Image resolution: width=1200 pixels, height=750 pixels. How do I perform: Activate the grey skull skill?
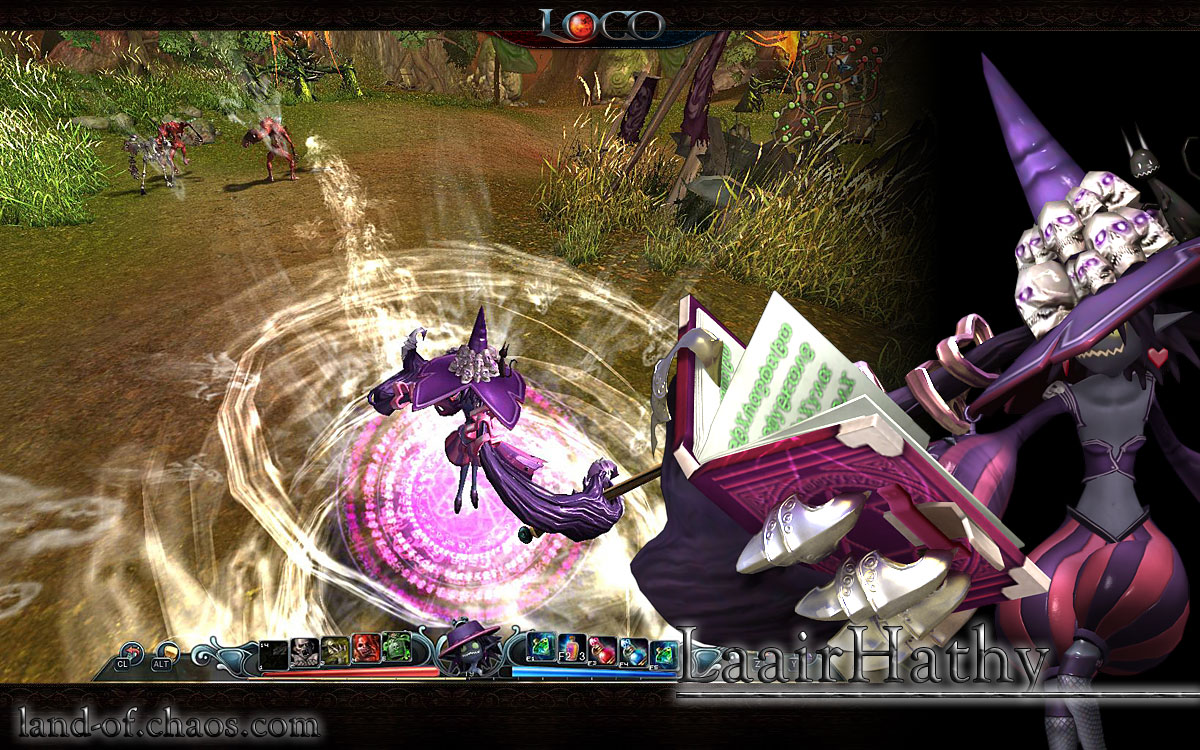[304, 651]
